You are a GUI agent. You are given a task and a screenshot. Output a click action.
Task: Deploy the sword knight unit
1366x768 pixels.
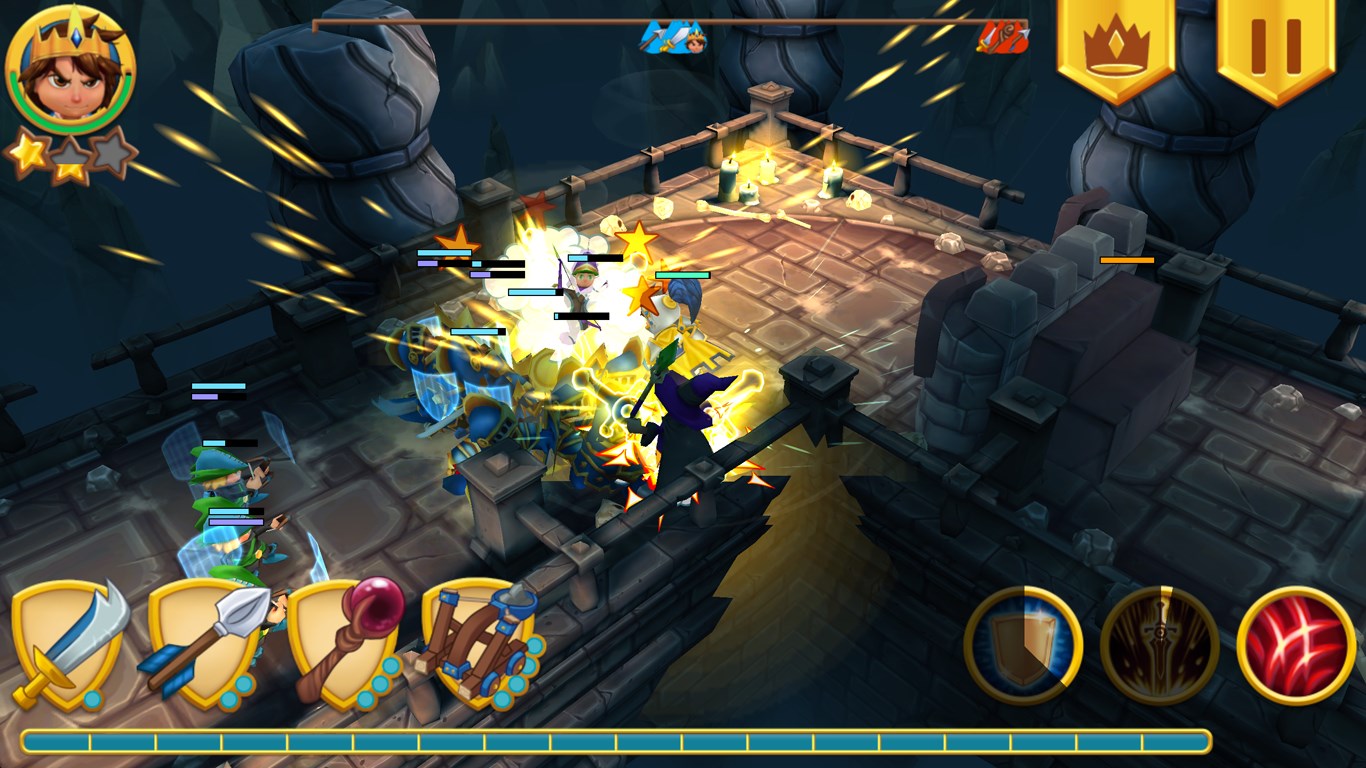(68, 644)
